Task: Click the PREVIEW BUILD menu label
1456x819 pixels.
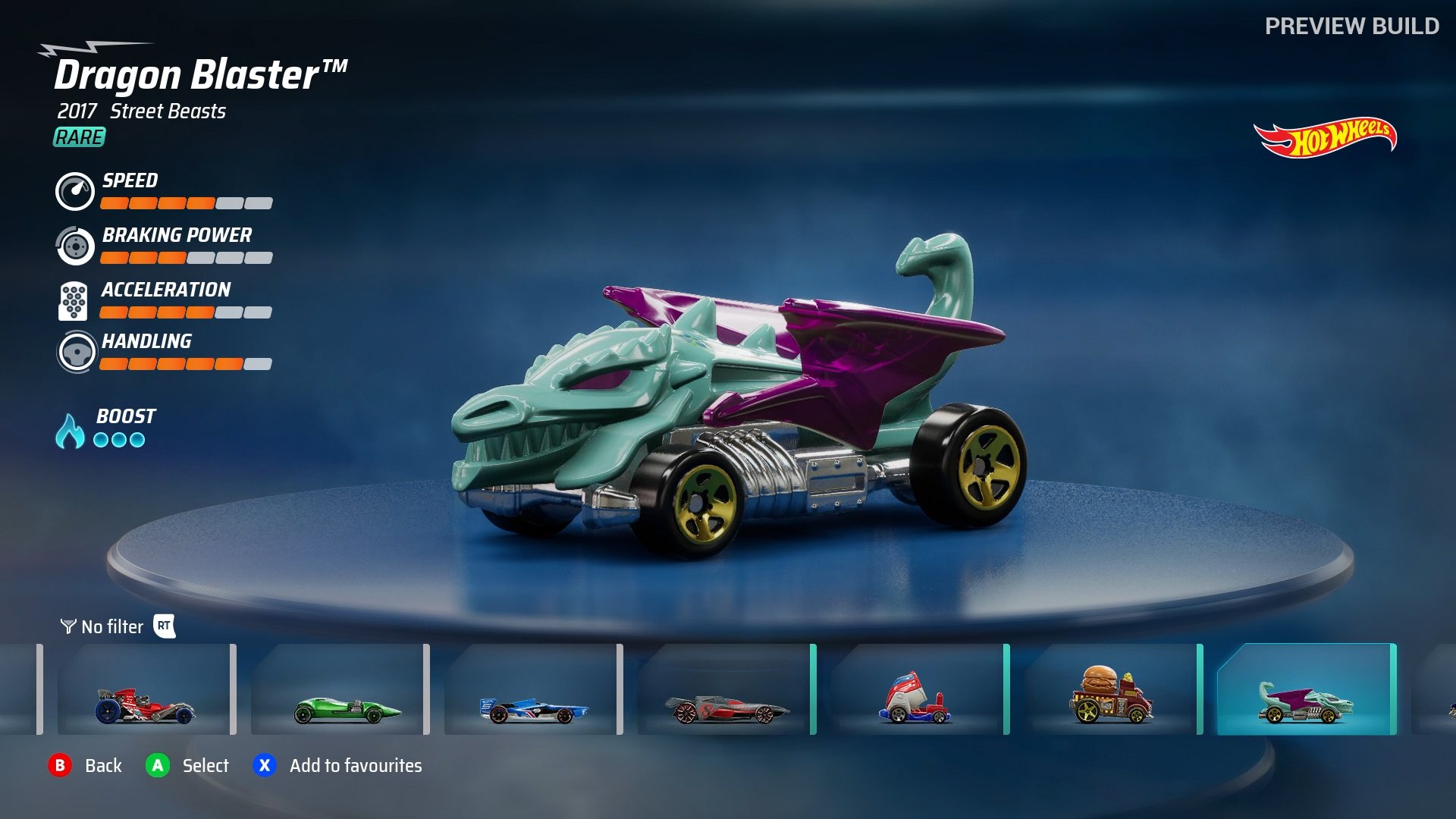Action: (x=1351, y=25)
